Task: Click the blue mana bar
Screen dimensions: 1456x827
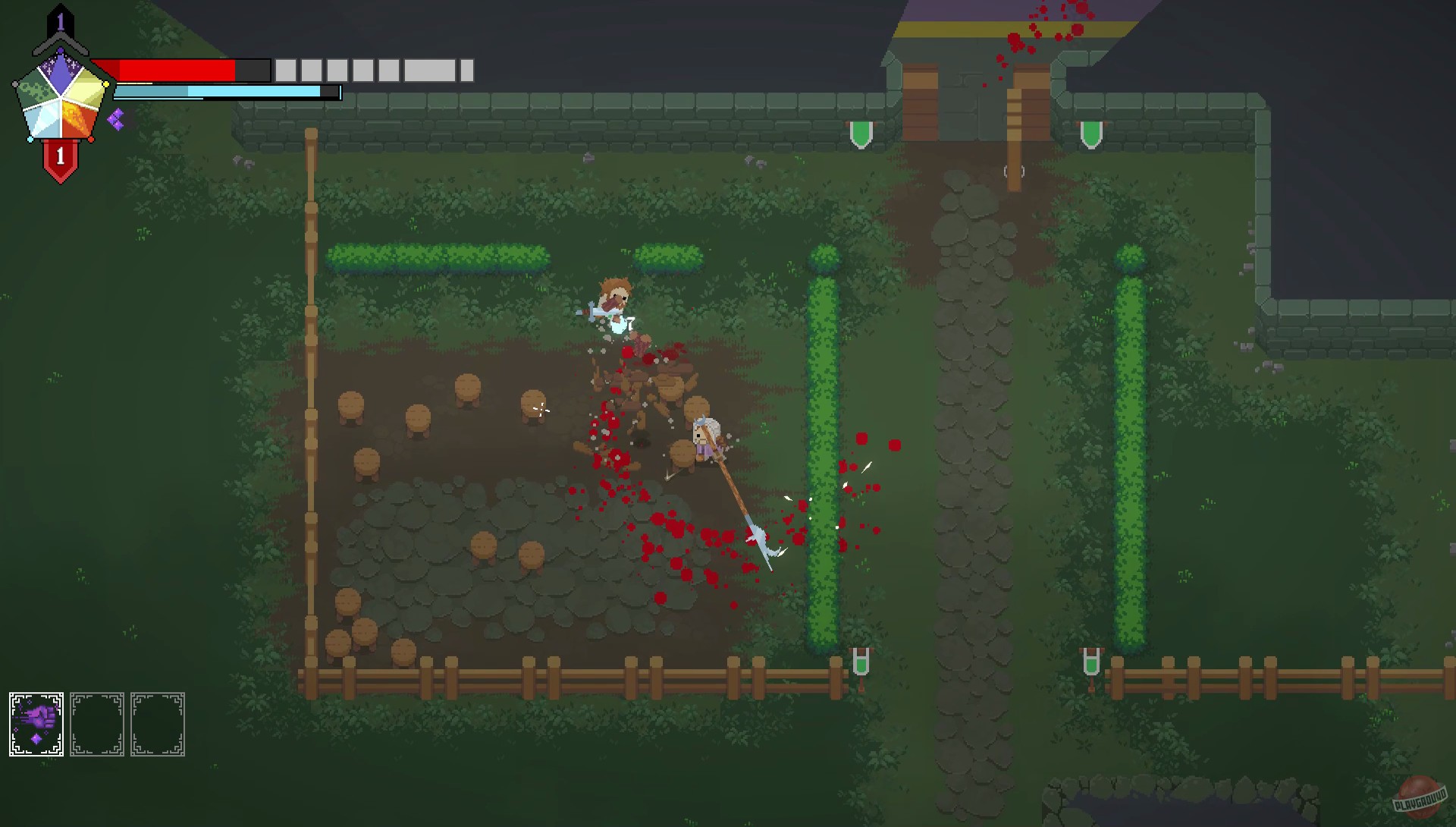Action: [220, 92]
